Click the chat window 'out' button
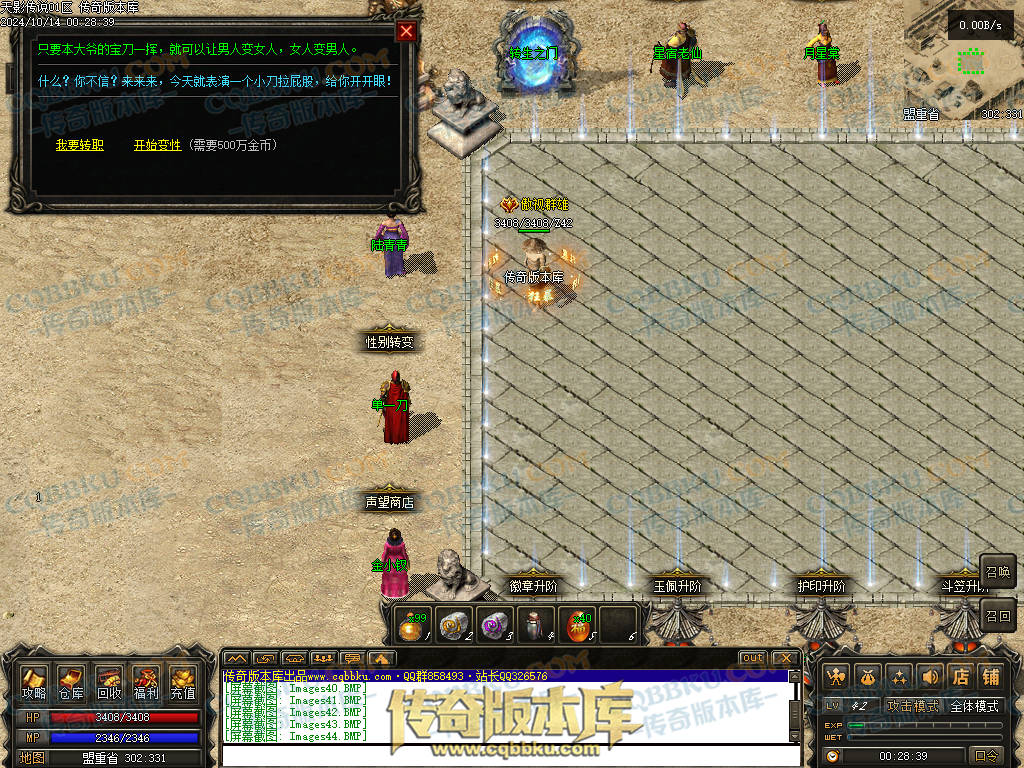 pos(753,658)
